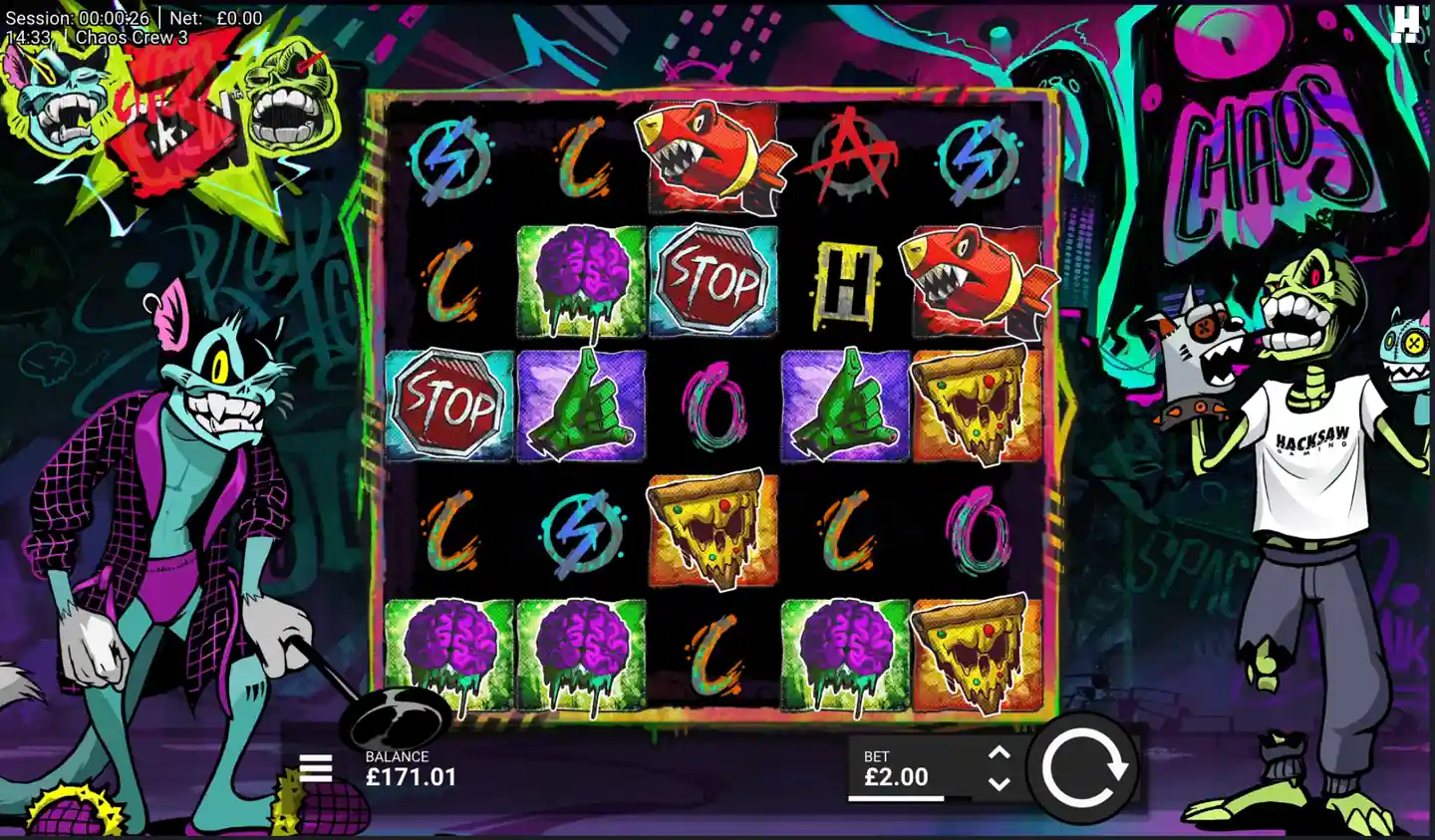Click the dripping purple brain symbol
The width and height of the screenshot is (1435, 840).
(x=579, y=279)
